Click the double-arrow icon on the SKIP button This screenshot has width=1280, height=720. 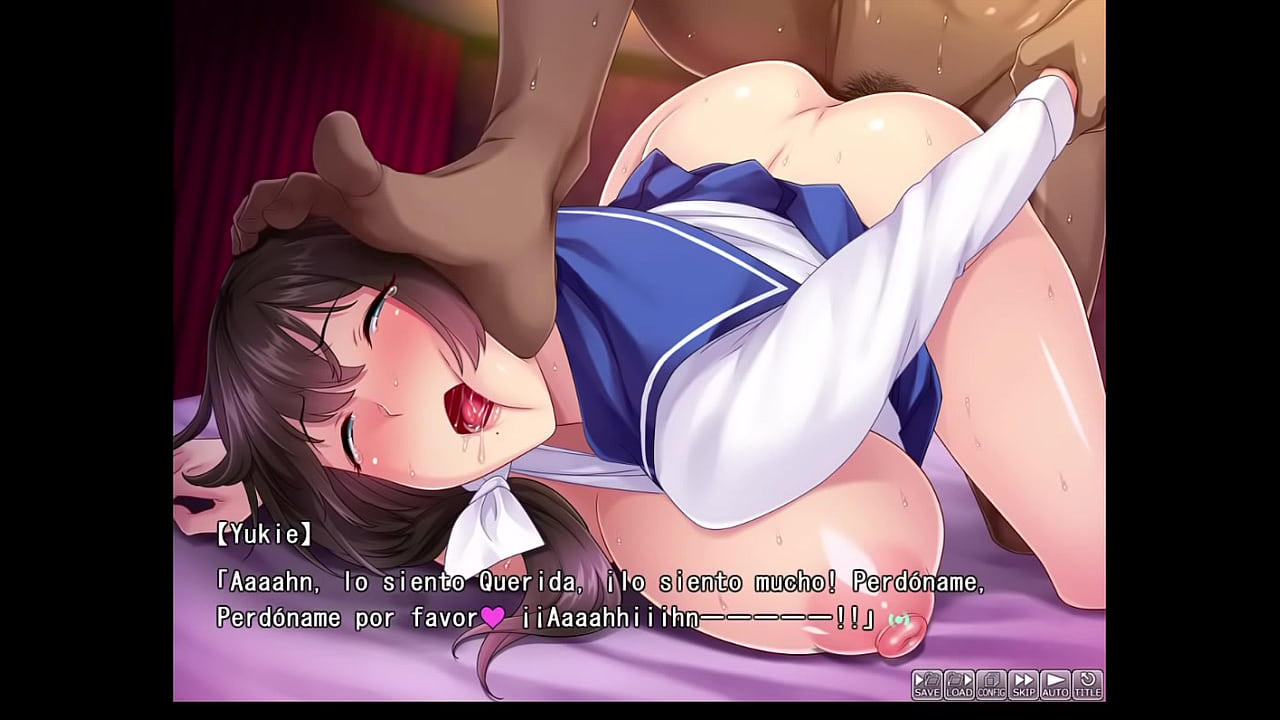click(1023, 678)
